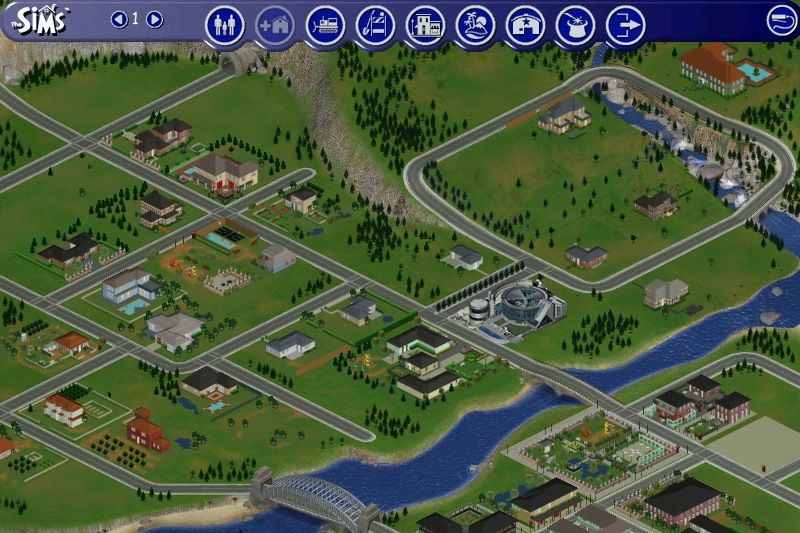Viewport: 800px width, 533px height.
Task: Go to the Studio Town star building icon
Action: click(525, 25)
